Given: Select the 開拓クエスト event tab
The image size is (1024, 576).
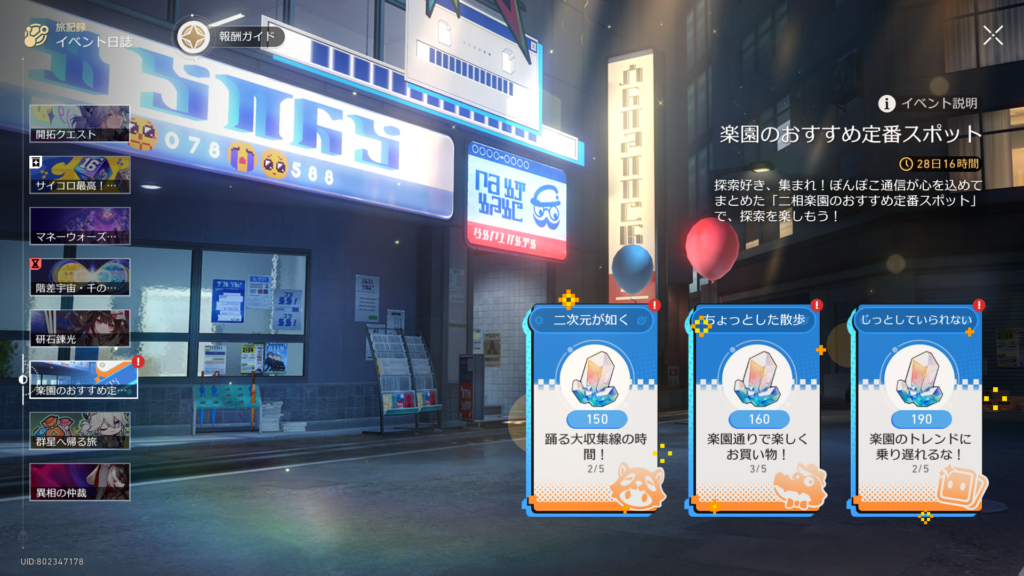Looking at the screenshot, I should [80, 123].
